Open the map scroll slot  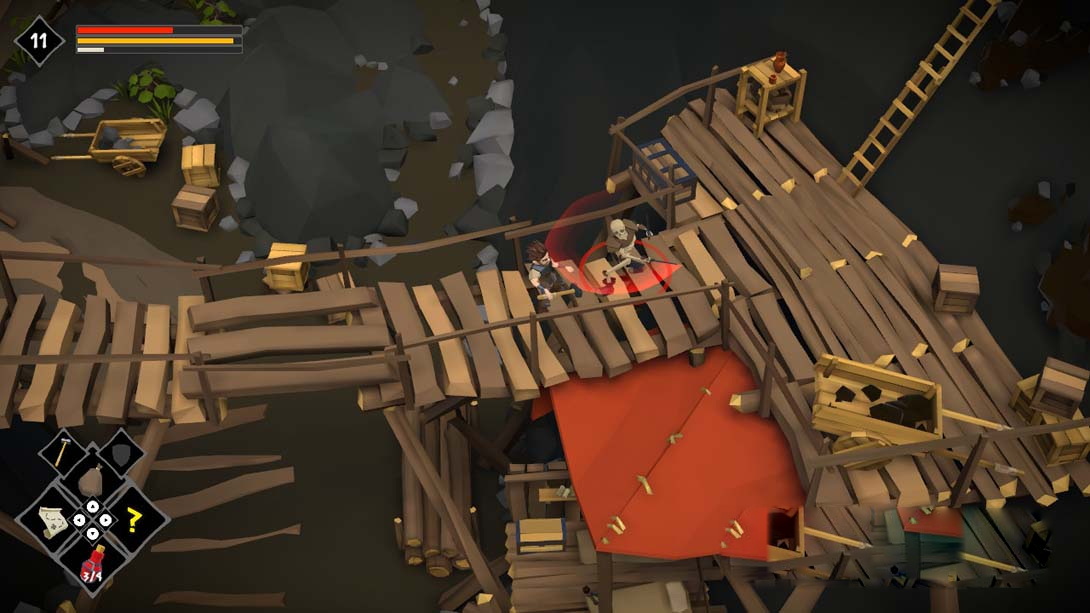52,520
